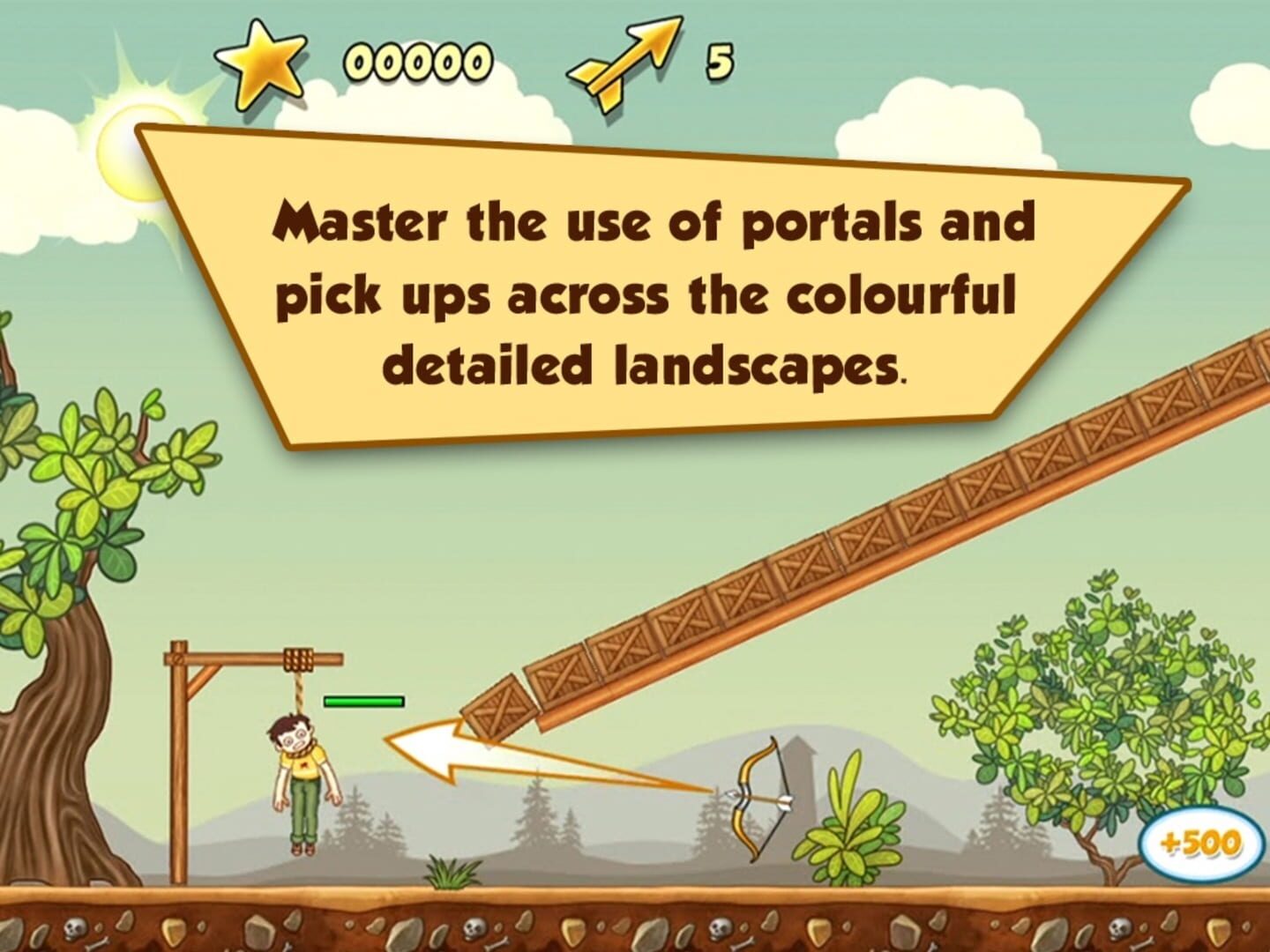
Task: Click the green health bar above the victim
Action: [362, 699]
